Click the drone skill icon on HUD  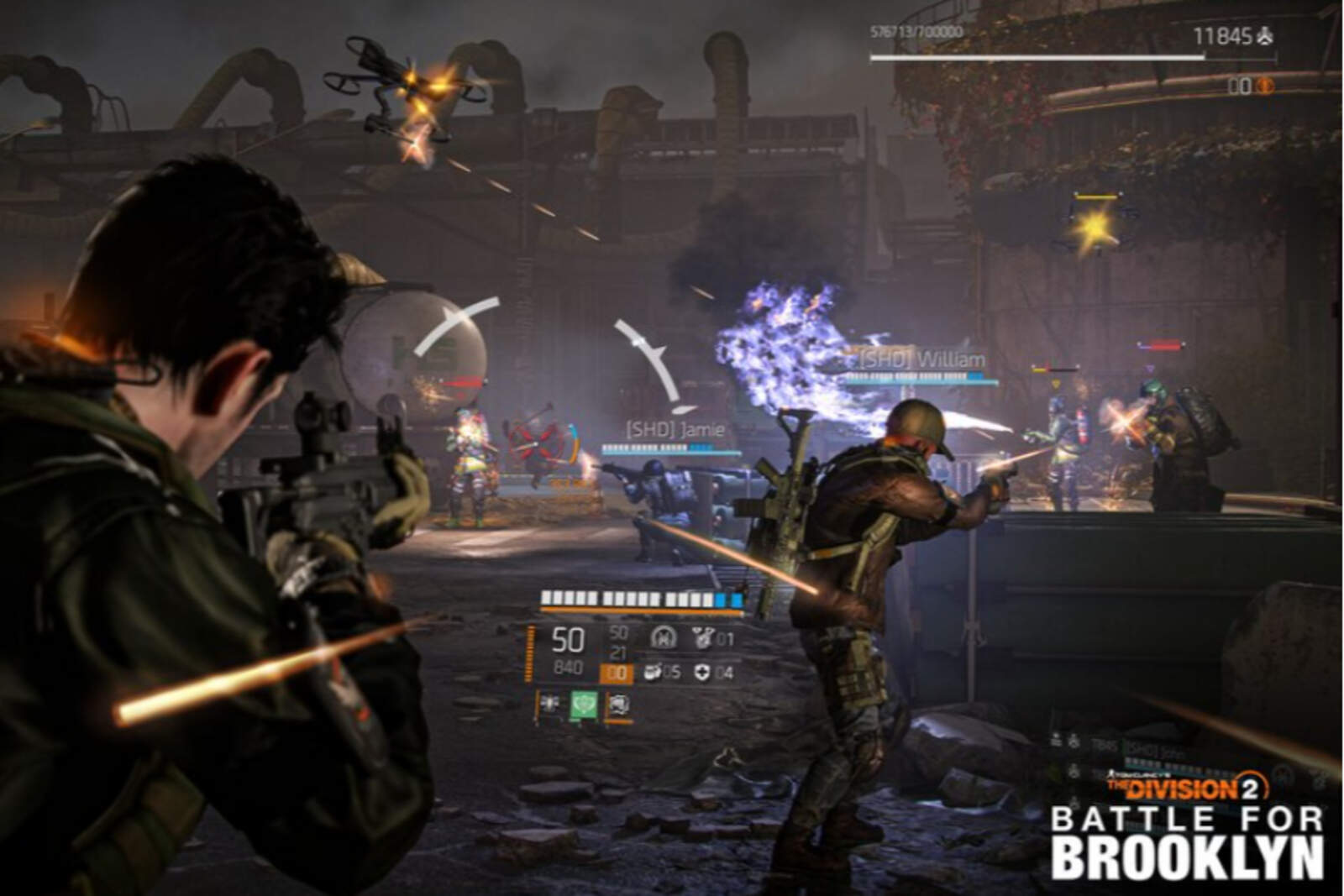tap(550, 704)
